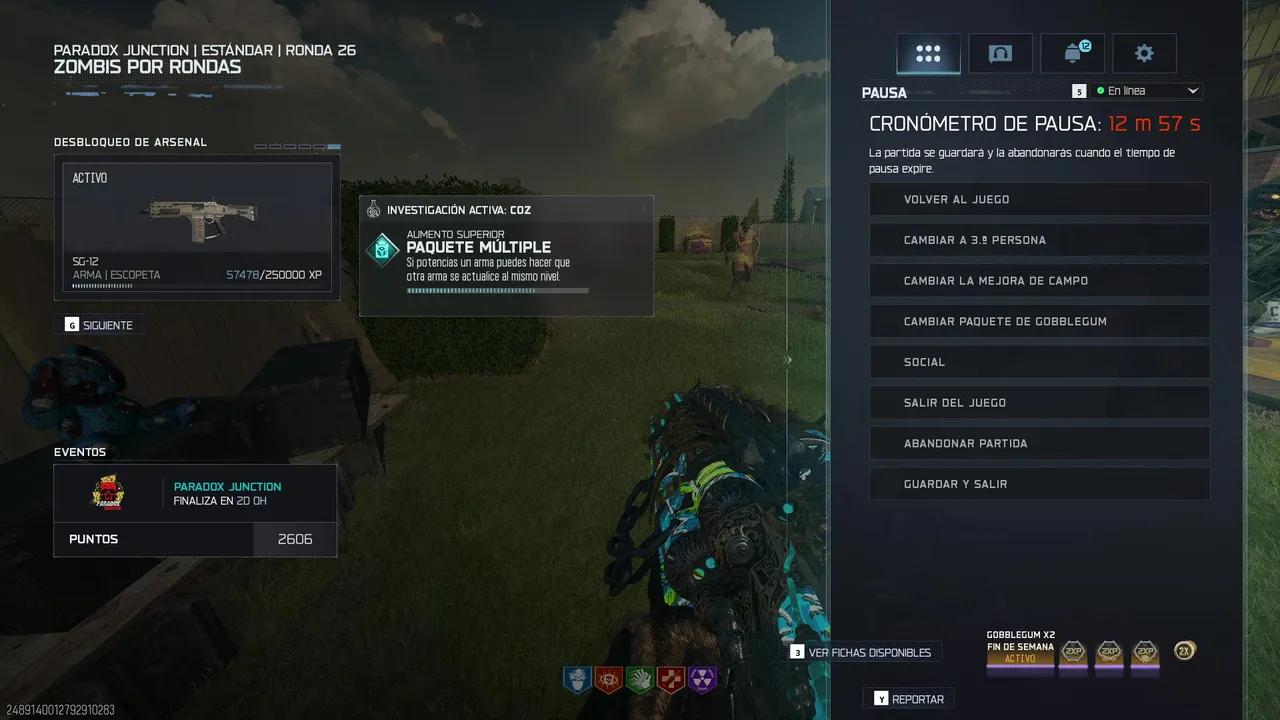Choose Abandonar Partida

[1039, 443]
